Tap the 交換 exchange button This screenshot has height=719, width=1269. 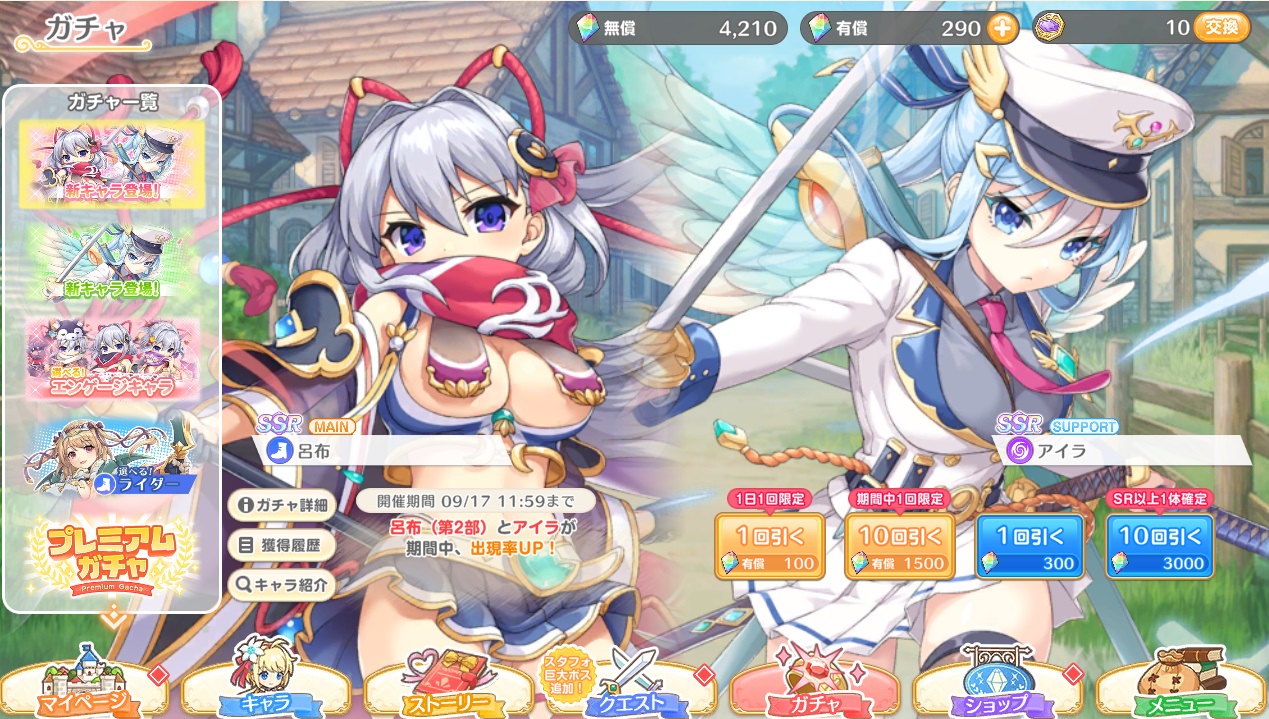pyautogui.click(x=1222, y=28)
